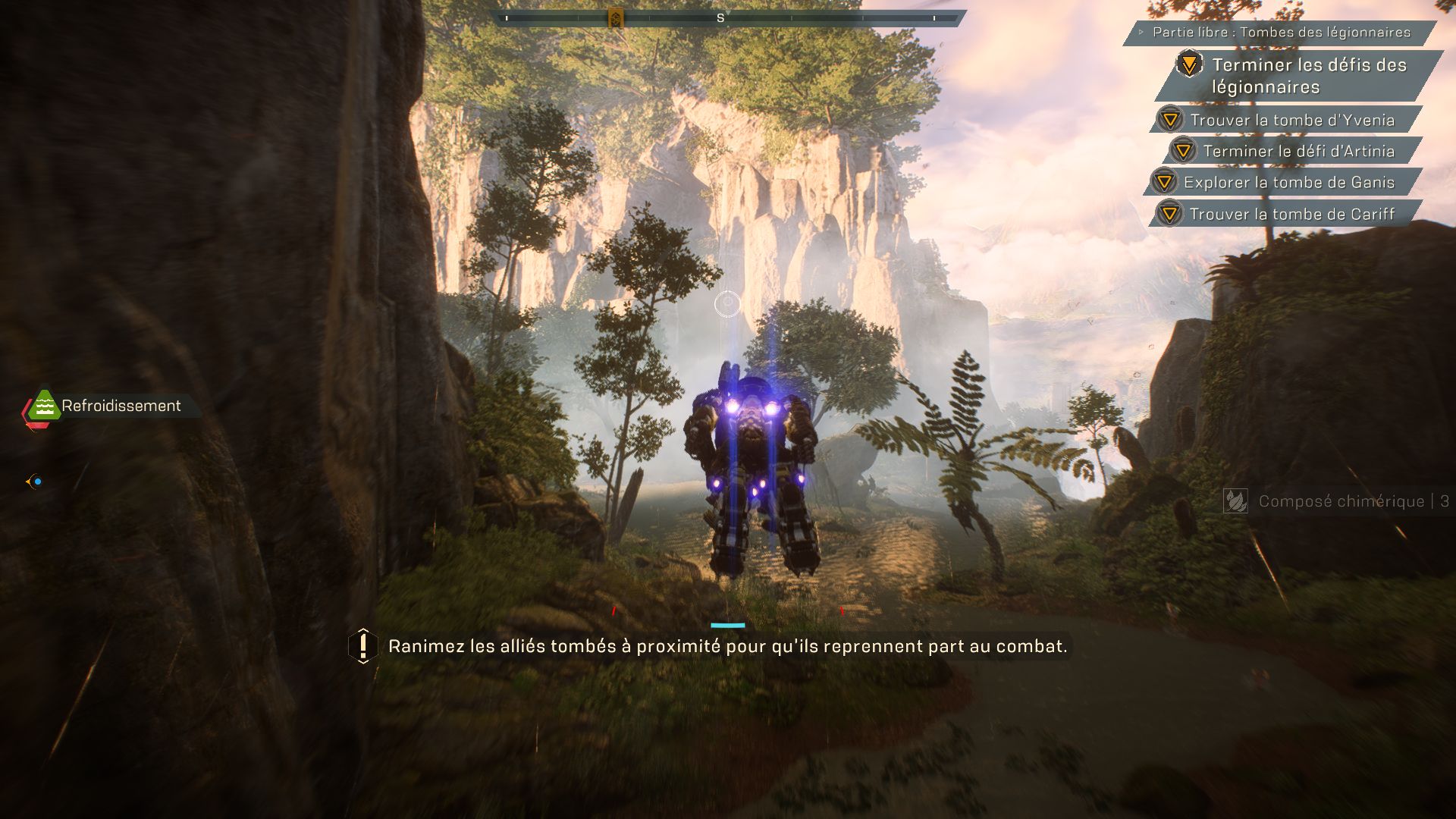Toggle the targeting reticle at screen center

[x=727, y=303]
